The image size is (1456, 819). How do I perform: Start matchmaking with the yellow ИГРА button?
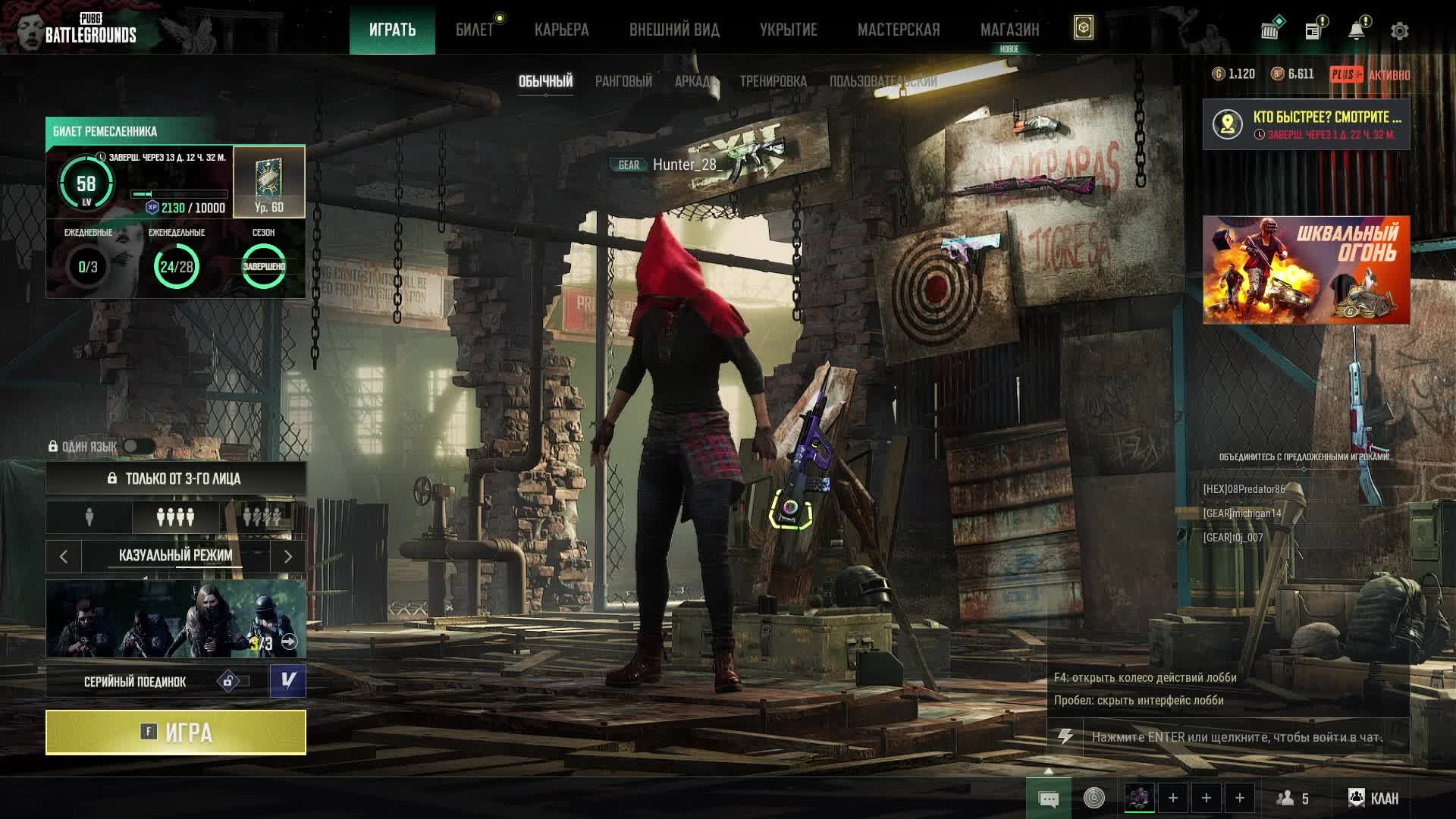point(175,733)
